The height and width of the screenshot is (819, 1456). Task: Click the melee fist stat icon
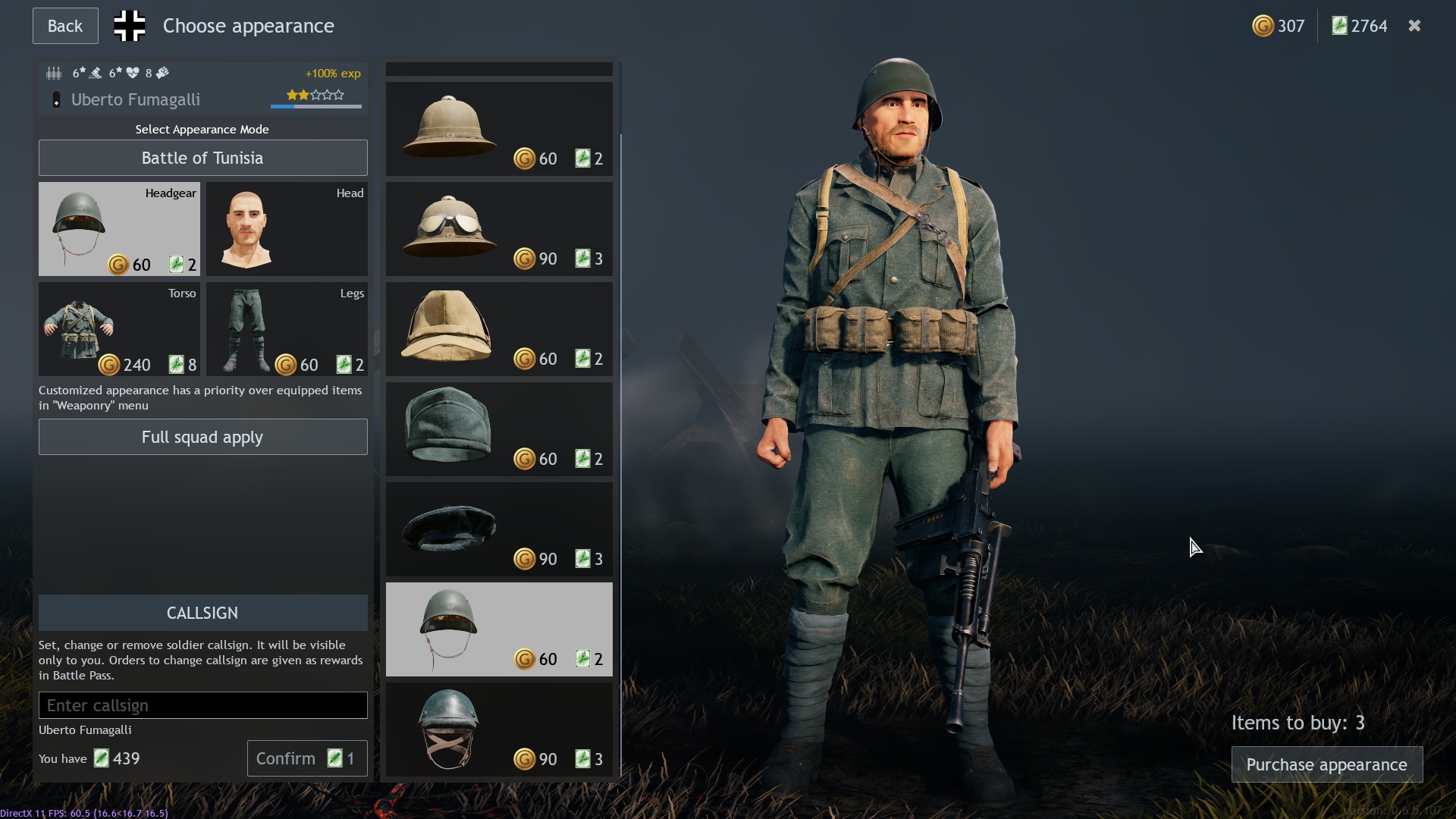click(x=162, y=73)
